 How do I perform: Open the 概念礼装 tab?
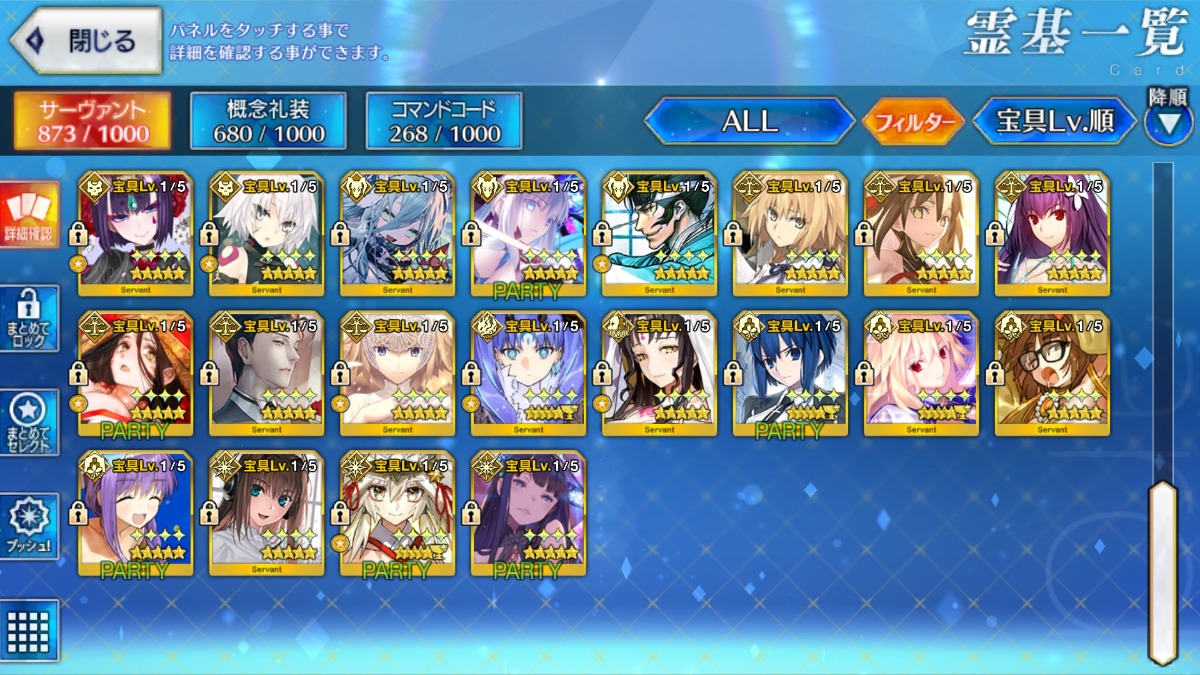pyautogui.click(x=268, y=121)
